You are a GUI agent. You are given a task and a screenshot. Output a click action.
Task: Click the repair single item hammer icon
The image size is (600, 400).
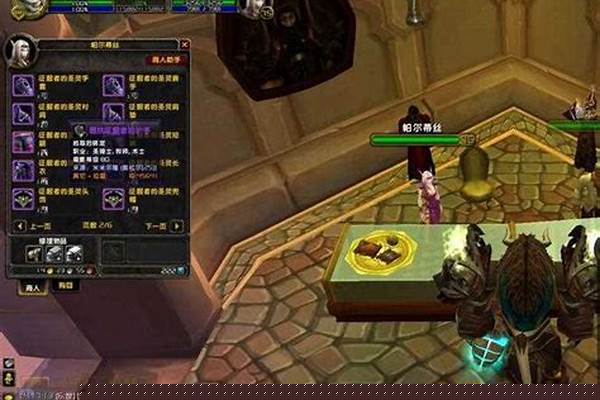(x=33, y=254)
